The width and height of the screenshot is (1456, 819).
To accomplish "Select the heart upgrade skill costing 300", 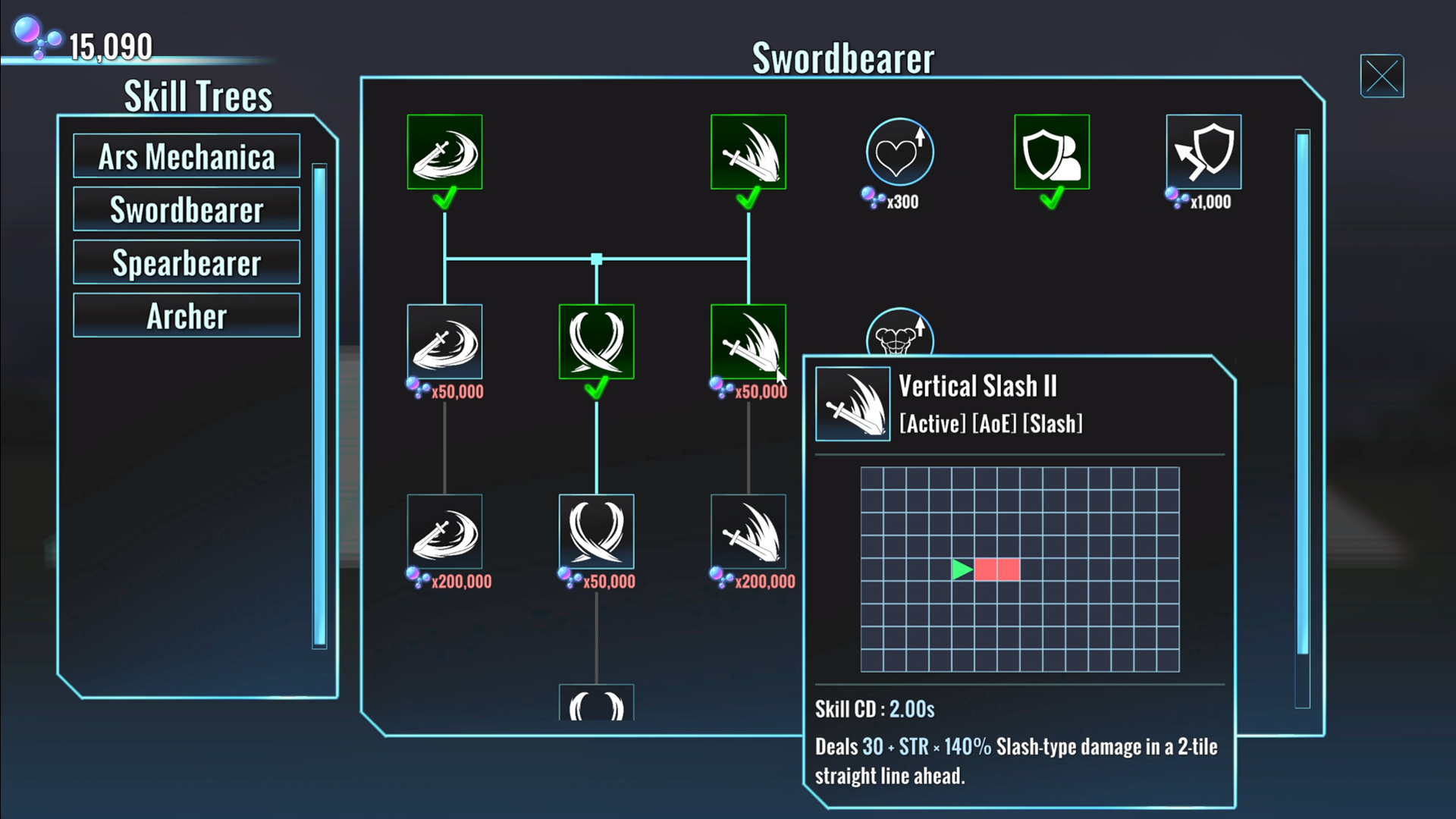I will (899, 152).
